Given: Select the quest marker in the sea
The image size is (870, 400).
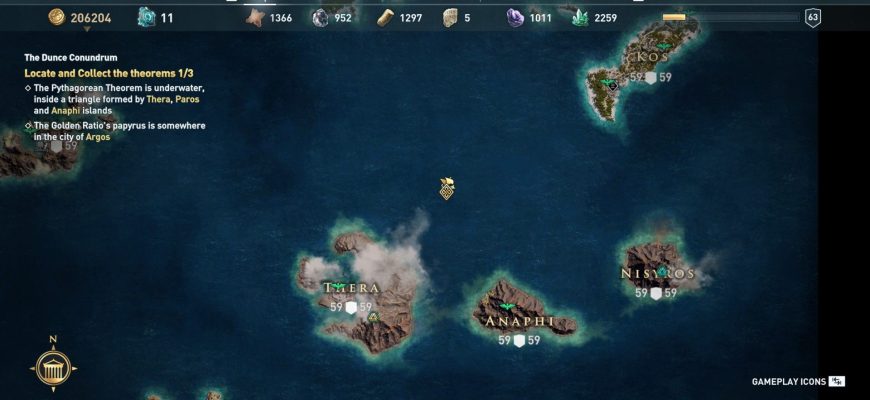Looking at the screenshot, I should point(448,188).
